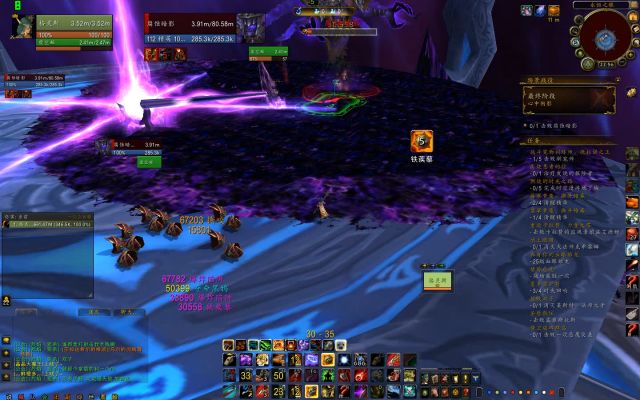
Task: Activate the action slot showing number 50
Action: pyautogui.click(x=279, y=376)
